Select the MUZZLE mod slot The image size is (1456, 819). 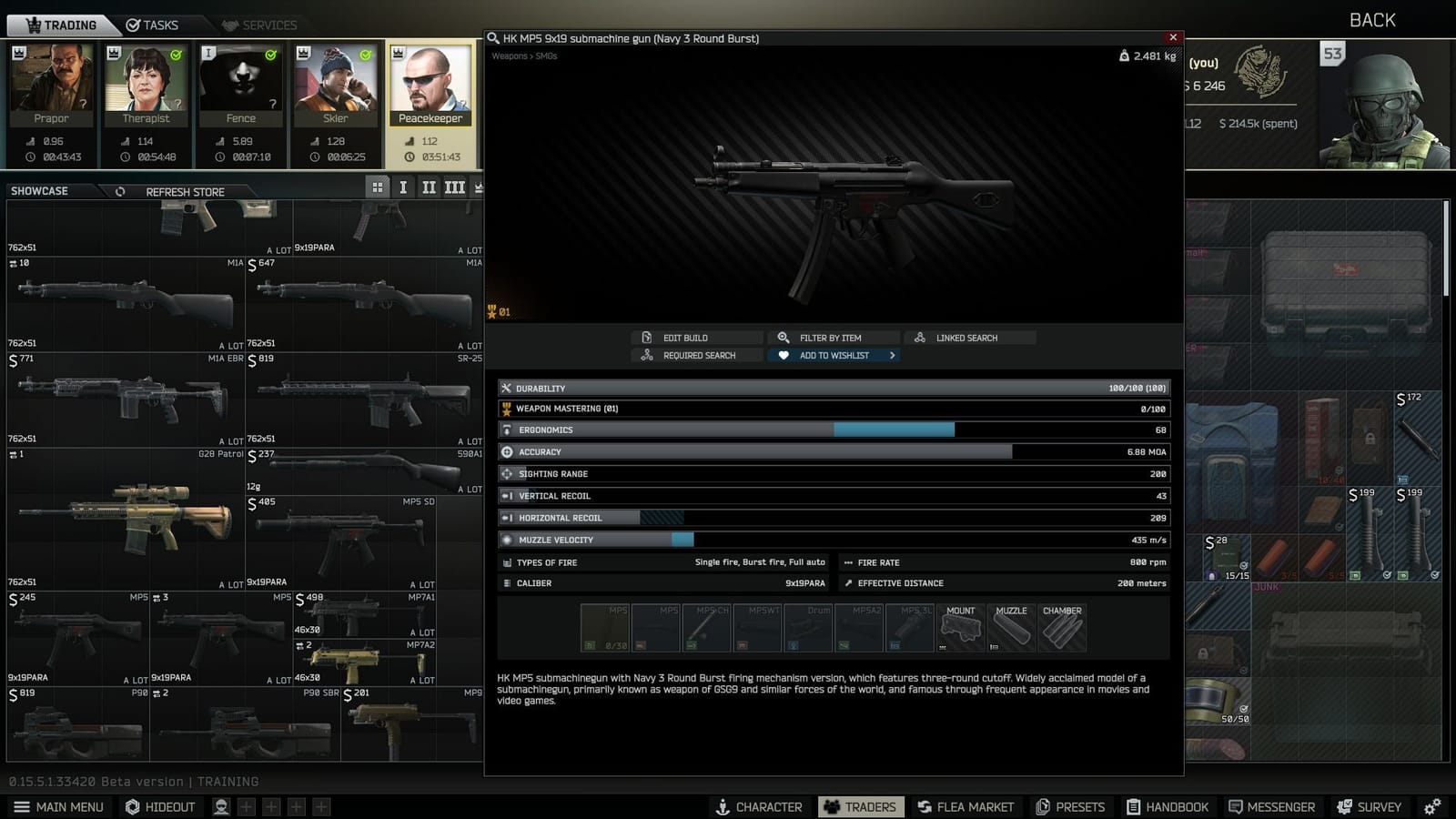pos(1011,627)
